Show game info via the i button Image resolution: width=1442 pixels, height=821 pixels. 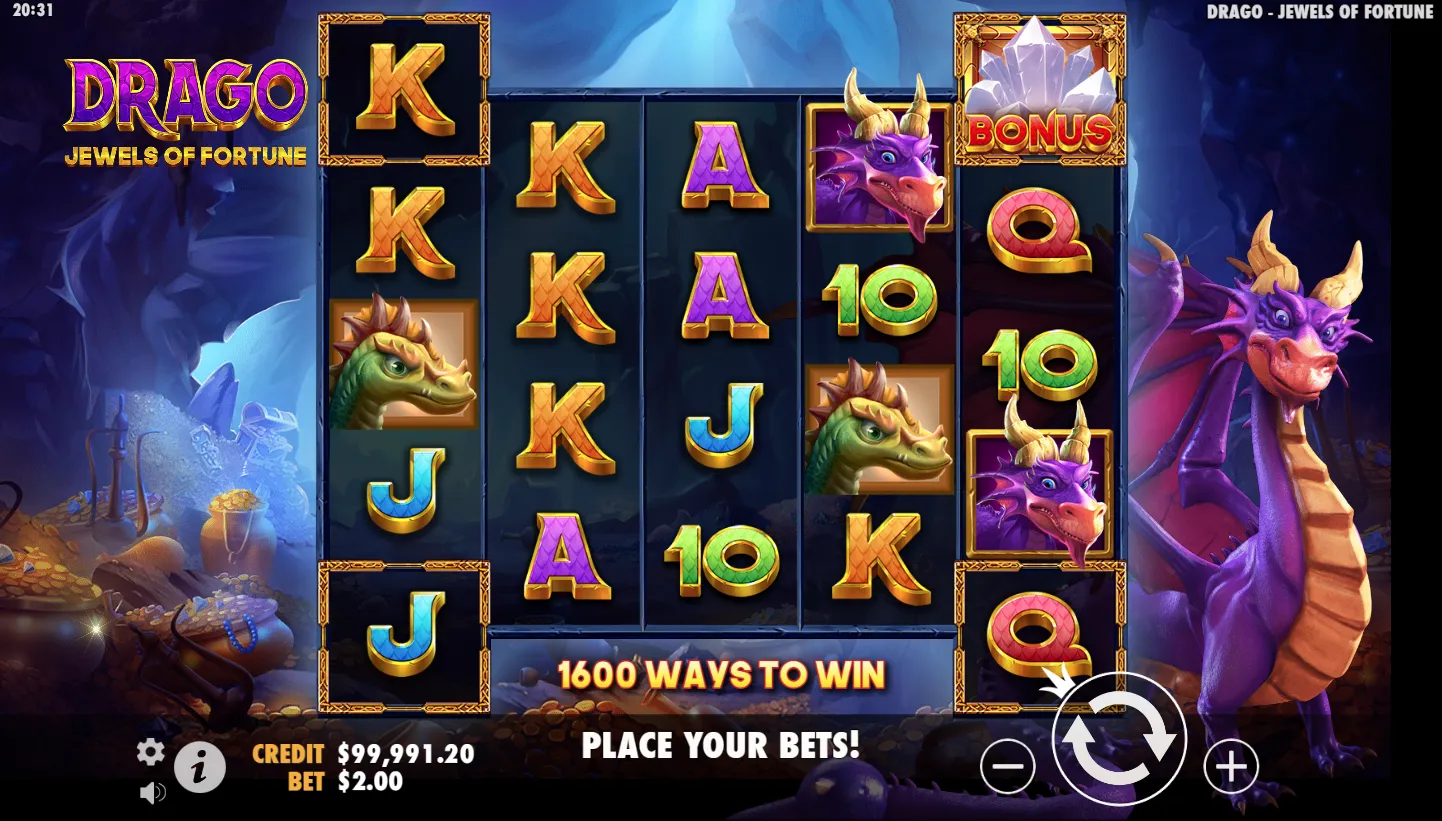[x=200, y=768]
